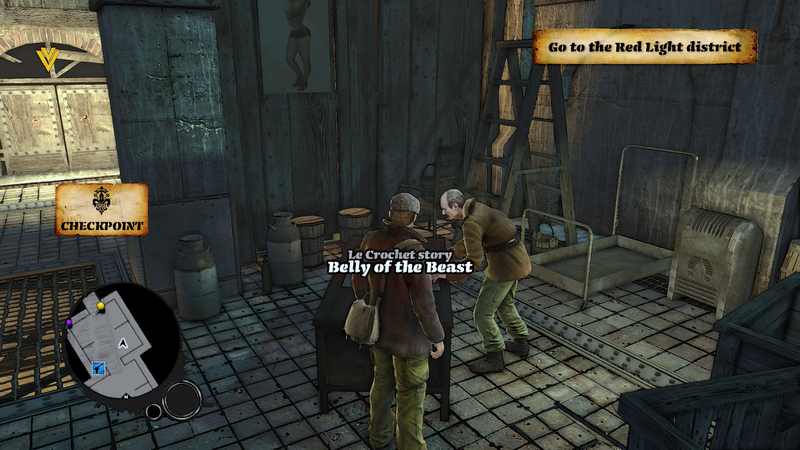
Task: Click the large empty weapon circle by minimap
Action: pyautogui.click(x=182, y=399)
